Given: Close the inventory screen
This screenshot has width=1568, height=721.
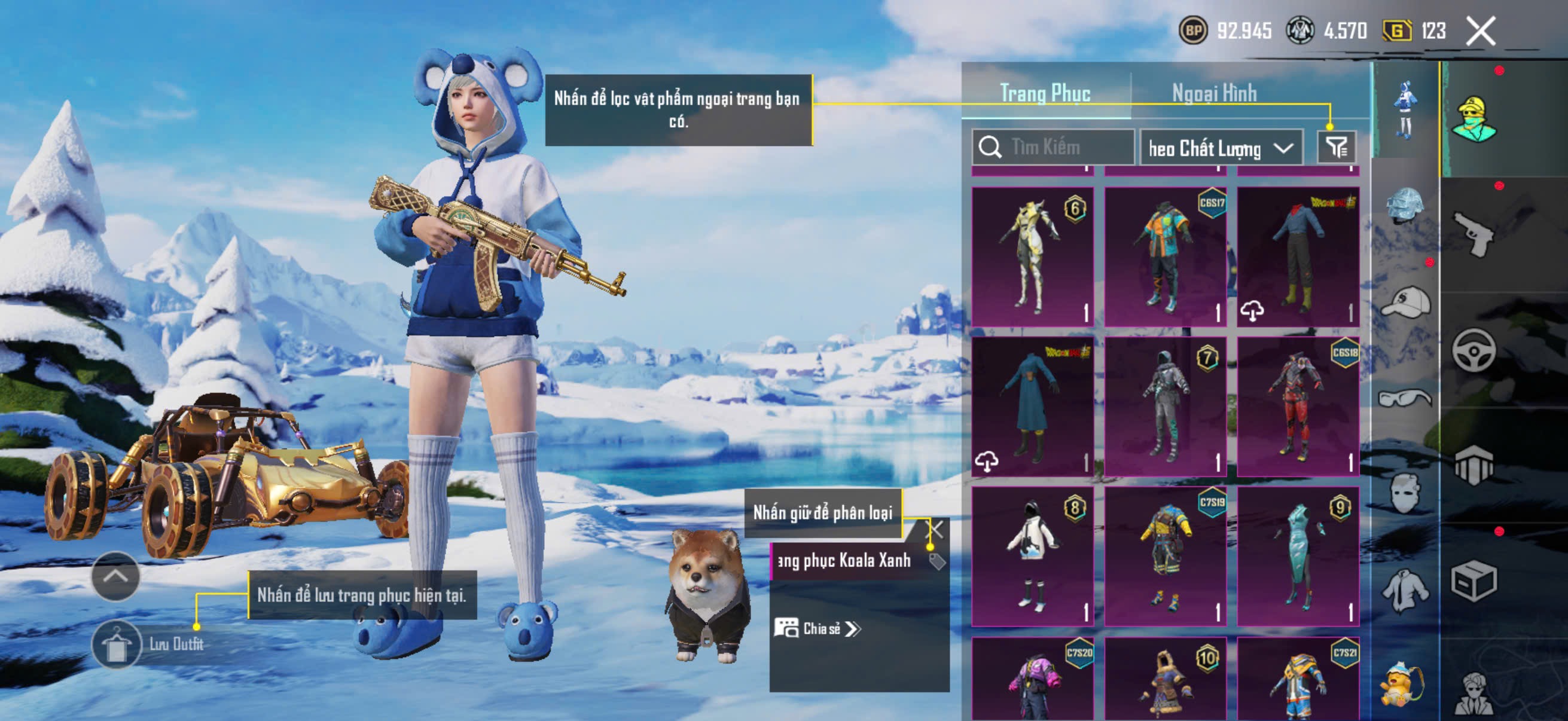Looking at the screenshot, I should point(1480,31).
